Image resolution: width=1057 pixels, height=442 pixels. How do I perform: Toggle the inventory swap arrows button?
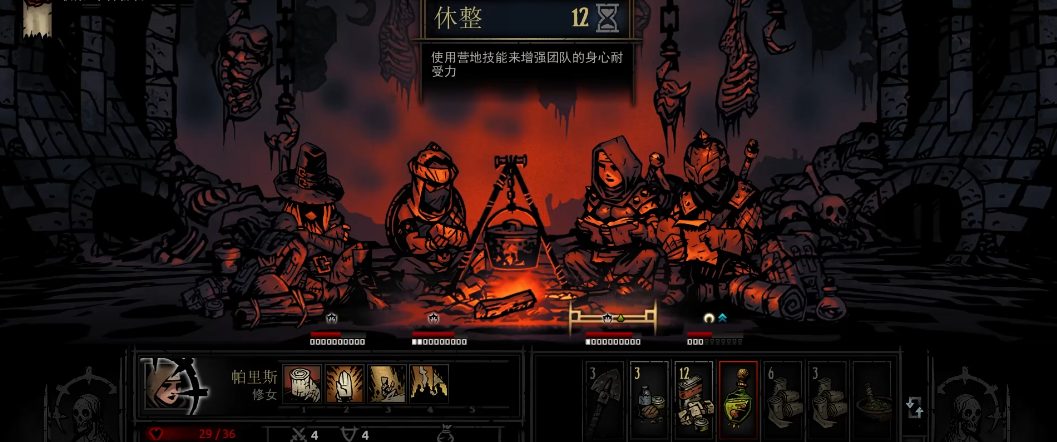pos(914,407)
